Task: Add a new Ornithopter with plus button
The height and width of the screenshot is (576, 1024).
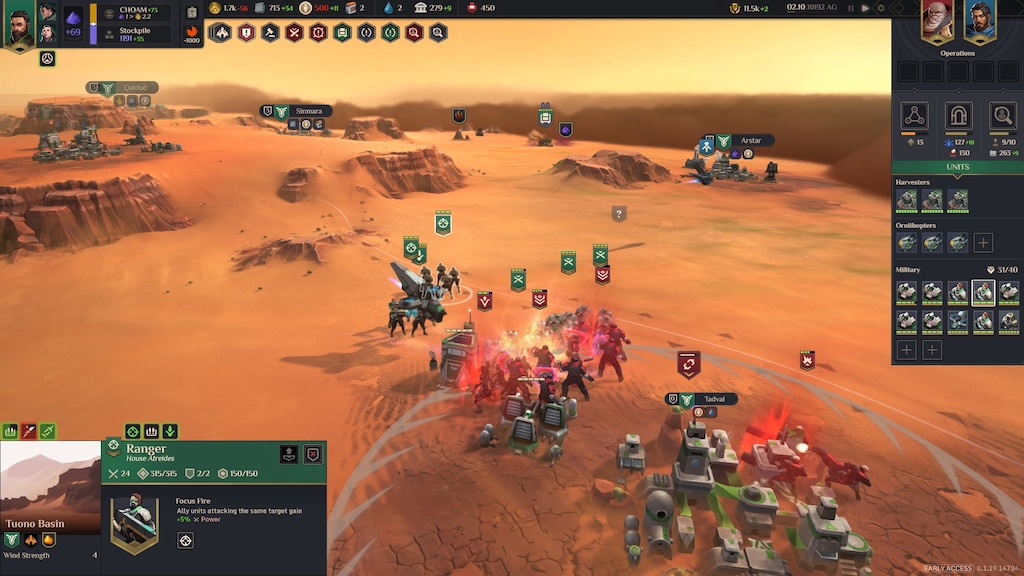Action: pyautogui.click(x=983, y=242)
